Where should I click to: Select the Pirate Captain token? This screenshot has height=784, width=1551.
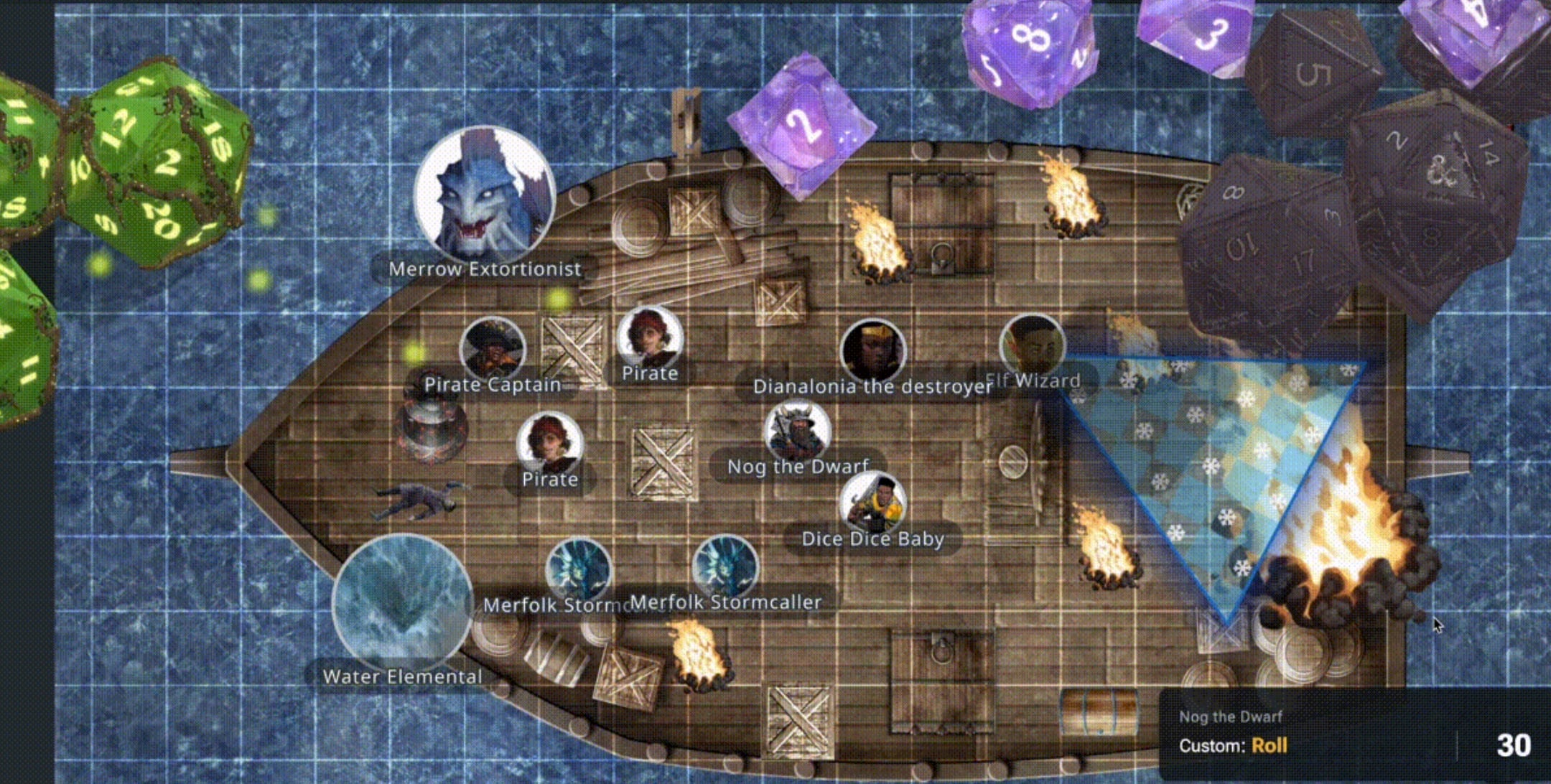coord(493,349)
